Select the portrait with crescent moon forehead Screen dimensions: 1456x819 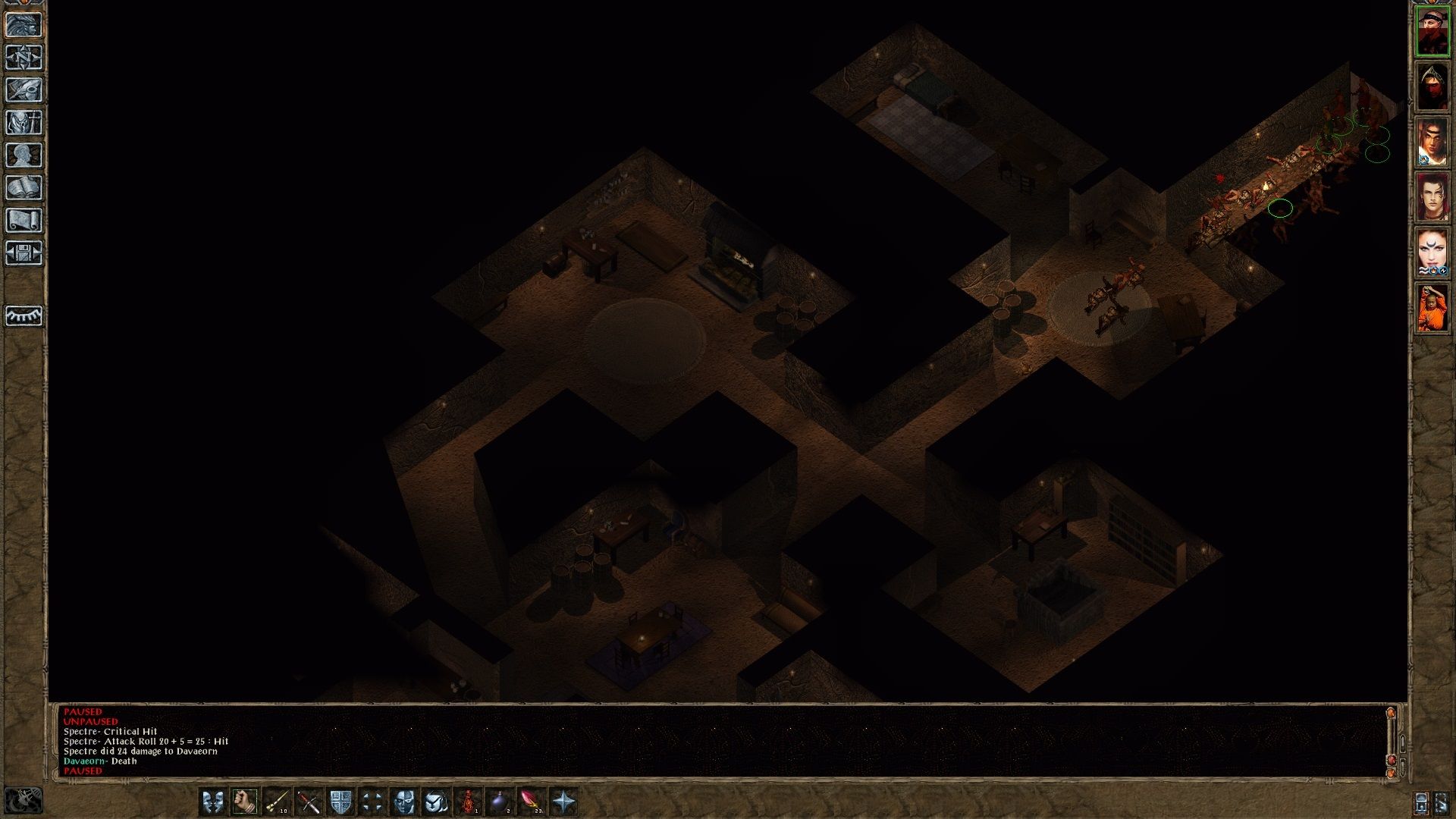coord(1432,253)
